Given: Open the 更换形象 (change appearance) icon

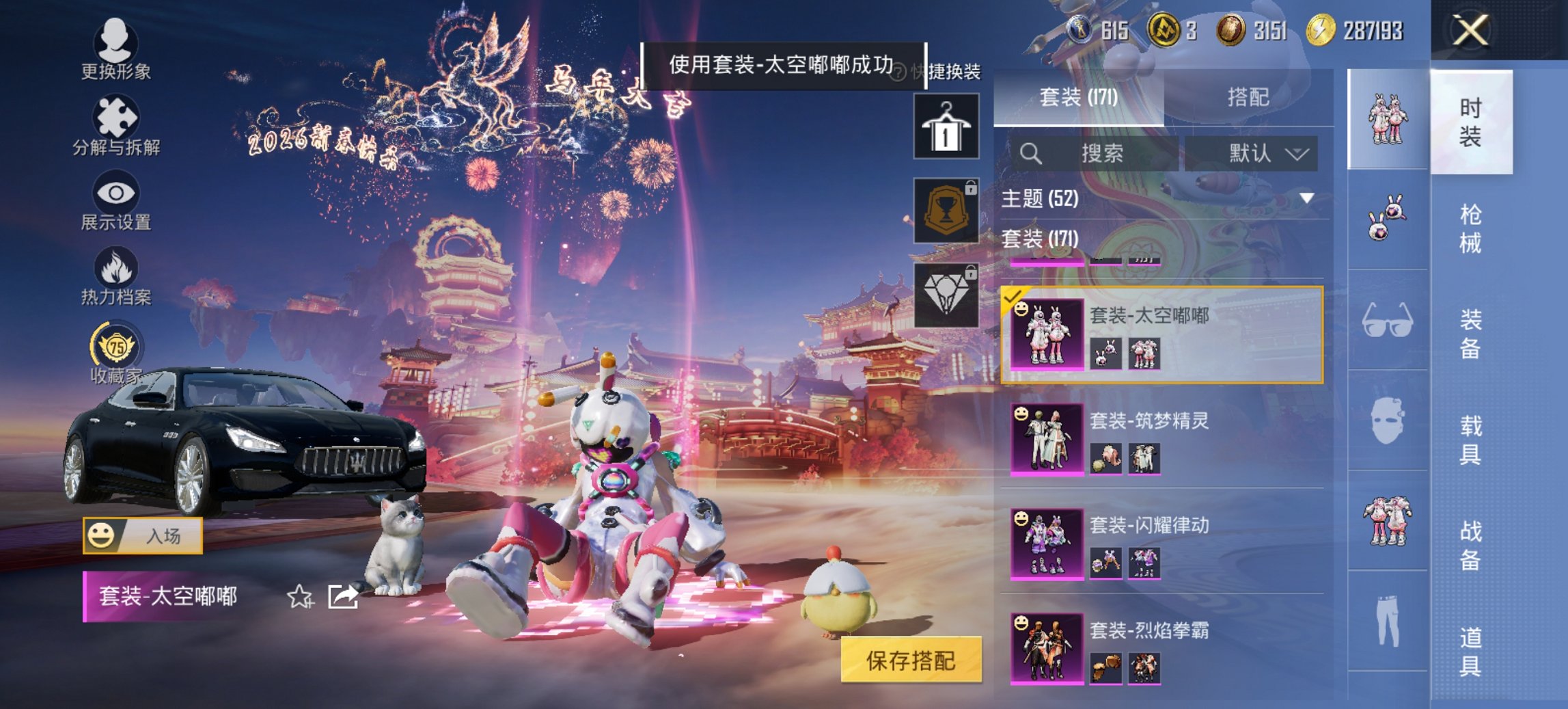Looking at the screenshot, I should [116, 42].
